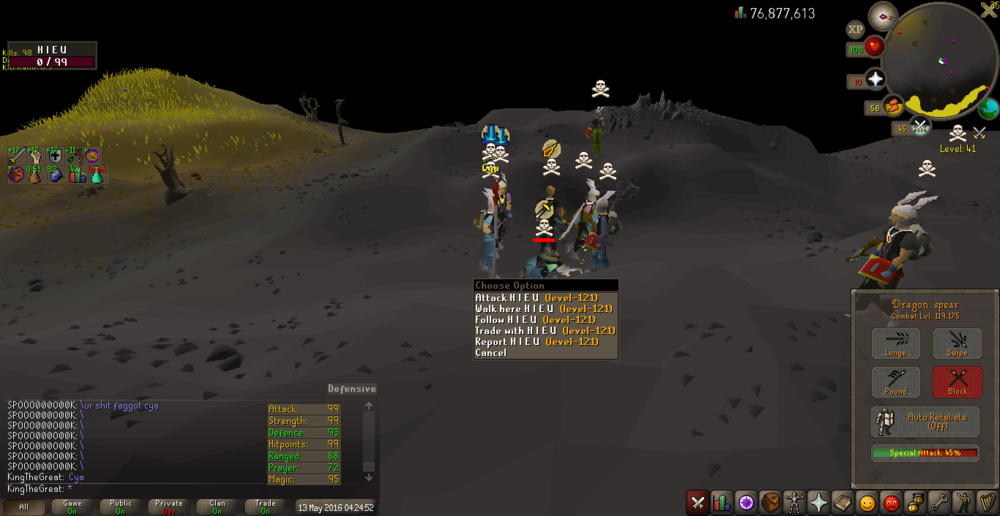This screenshot has height=516, width=1000.
Task: Open the world map globe icon
Action: coord(989,109)
